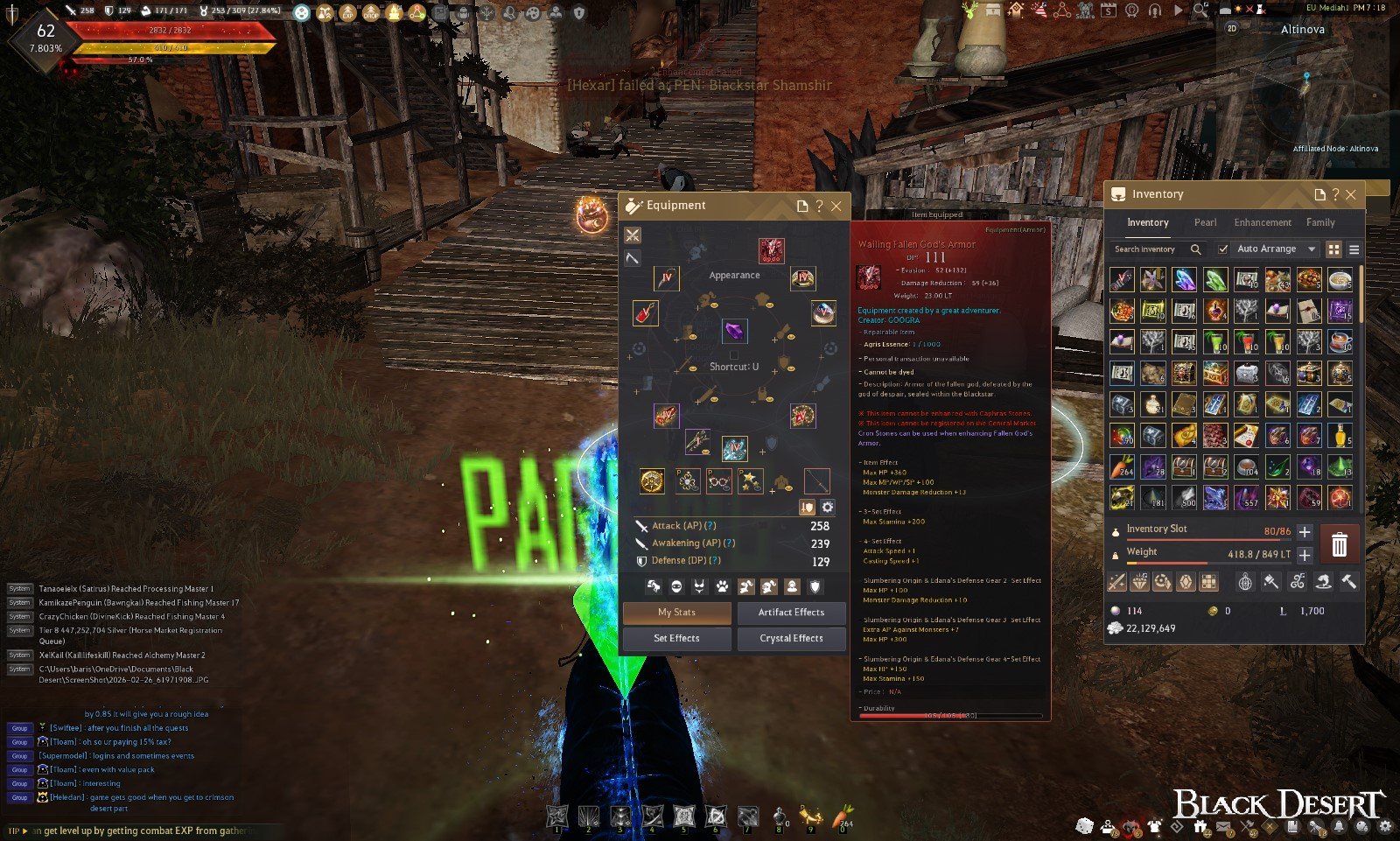The width and height of the screenshot is (1400, 841).
Task: Show Artifact Effects
Action: [x=791, y=613]
